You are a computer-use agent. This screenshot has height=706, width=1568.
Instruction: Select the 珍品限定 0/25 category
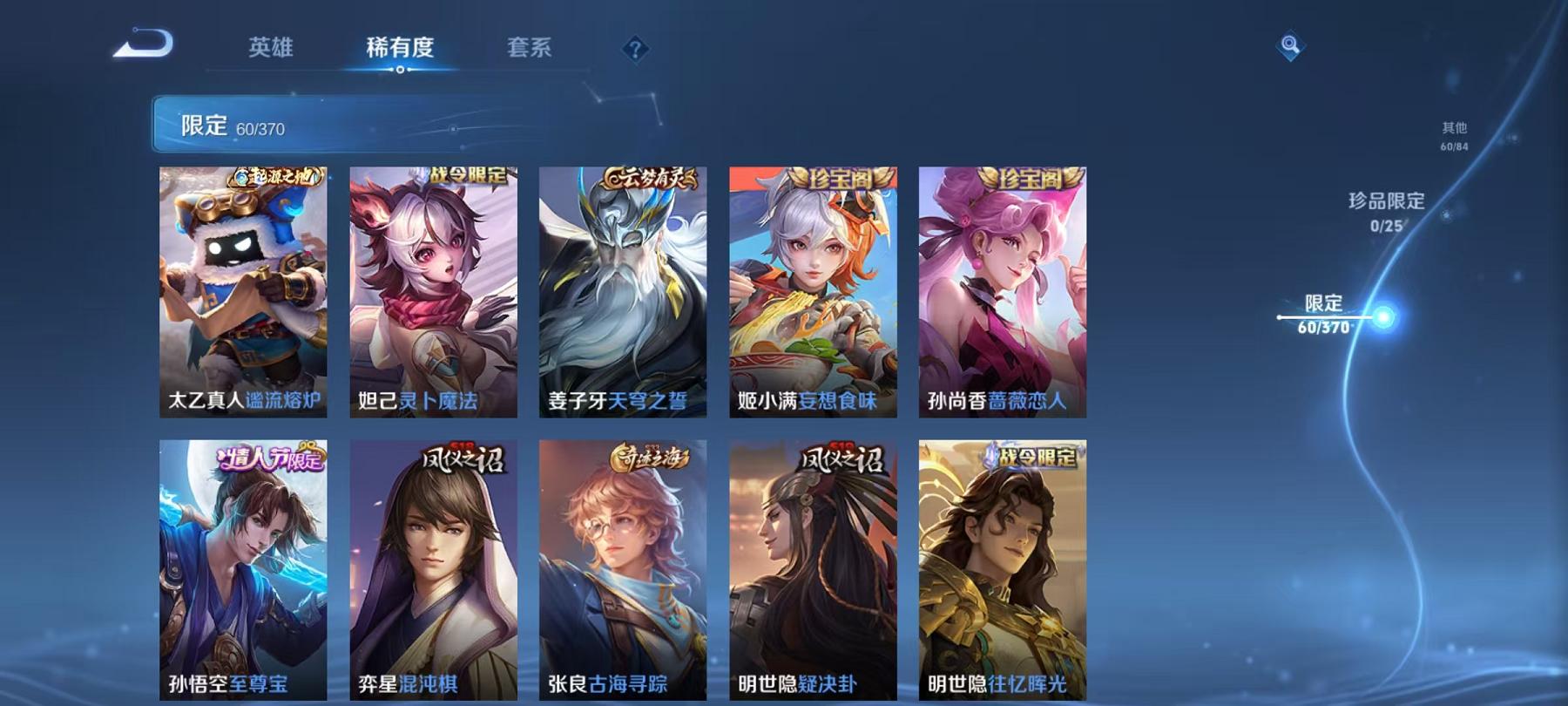(1384, 209)
